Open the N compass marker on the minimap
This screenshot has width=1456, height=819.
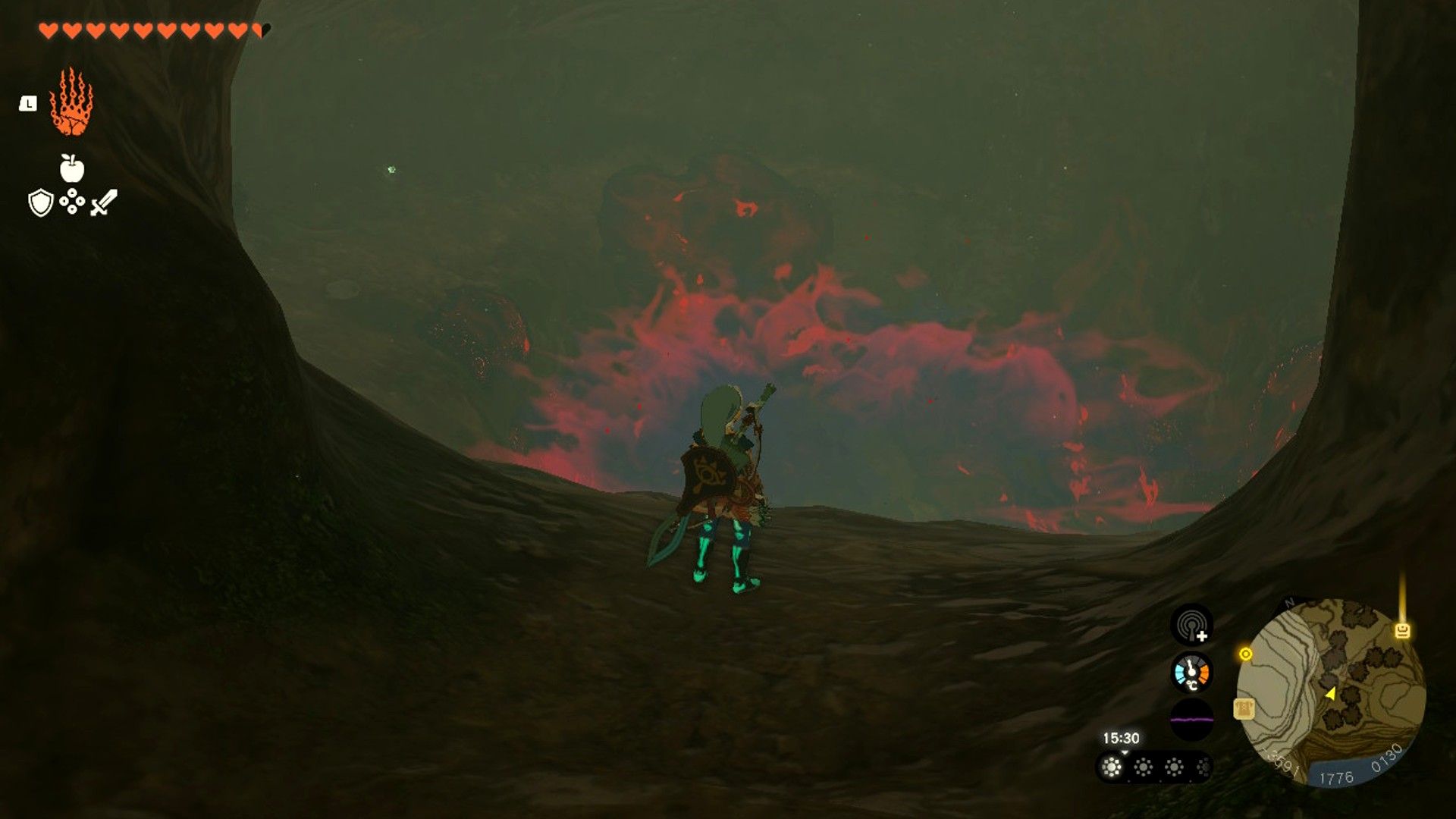(1288, 601)
